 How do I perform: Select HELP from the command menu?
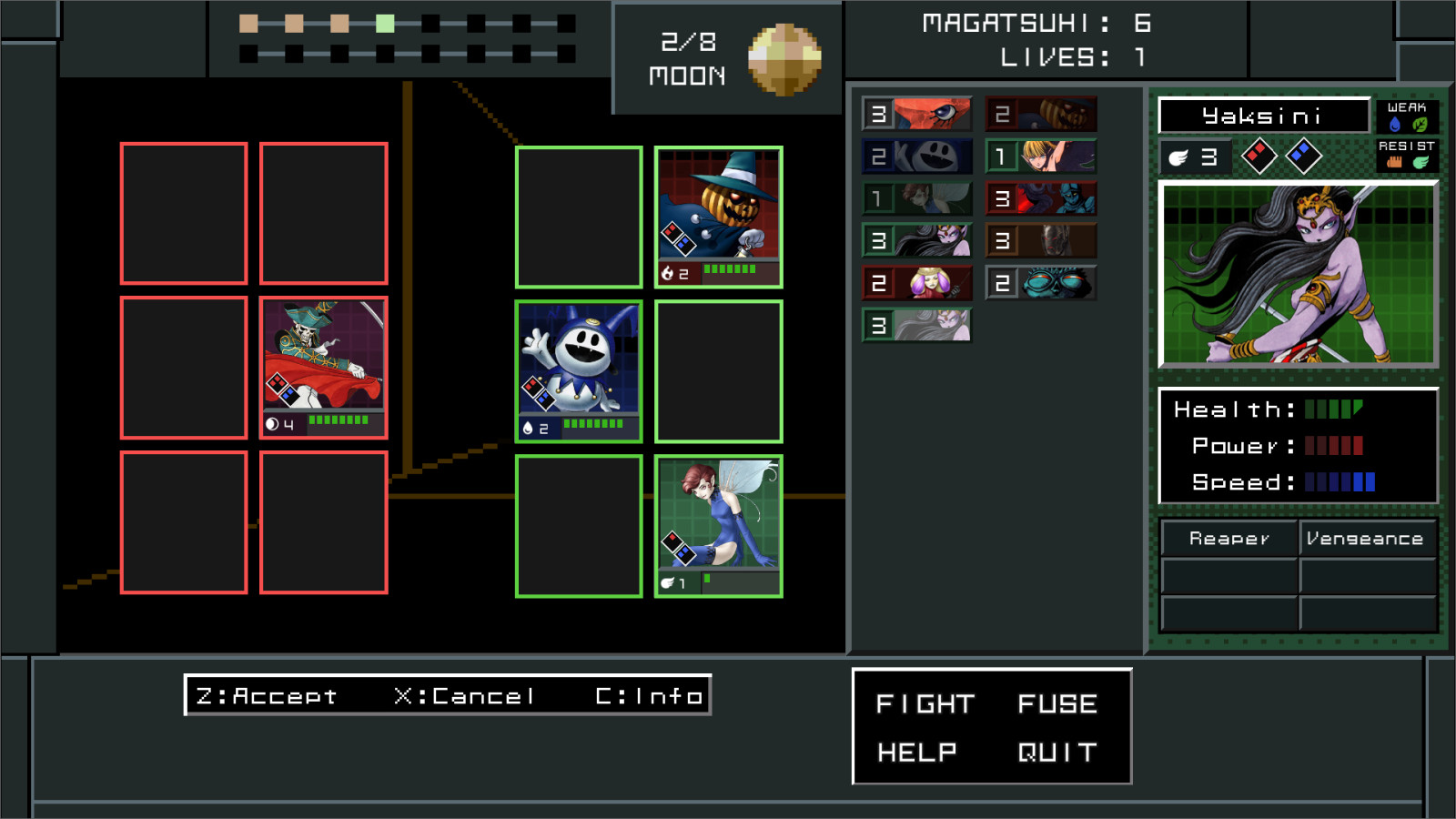tap(917, 752)
